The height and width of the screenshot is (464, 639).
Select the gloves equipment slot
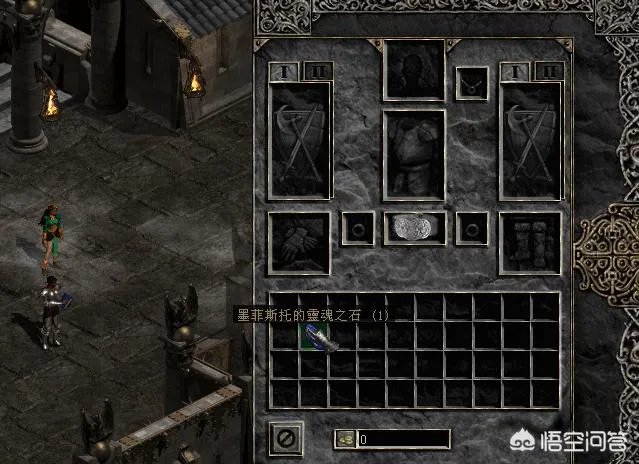click(x=299, y=241)
